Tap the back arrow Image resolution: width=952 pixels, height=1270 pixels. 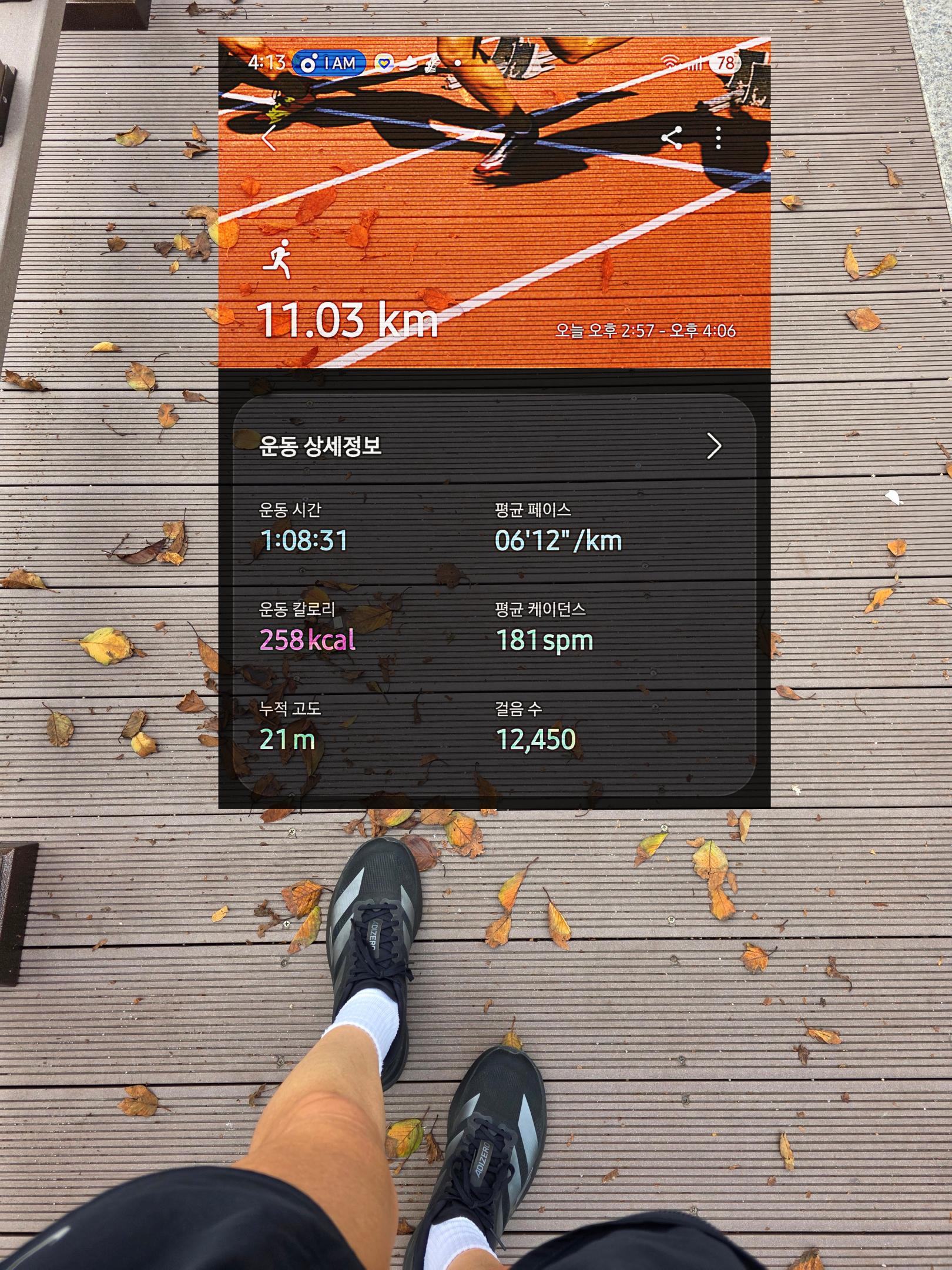[x=269, y=139]
